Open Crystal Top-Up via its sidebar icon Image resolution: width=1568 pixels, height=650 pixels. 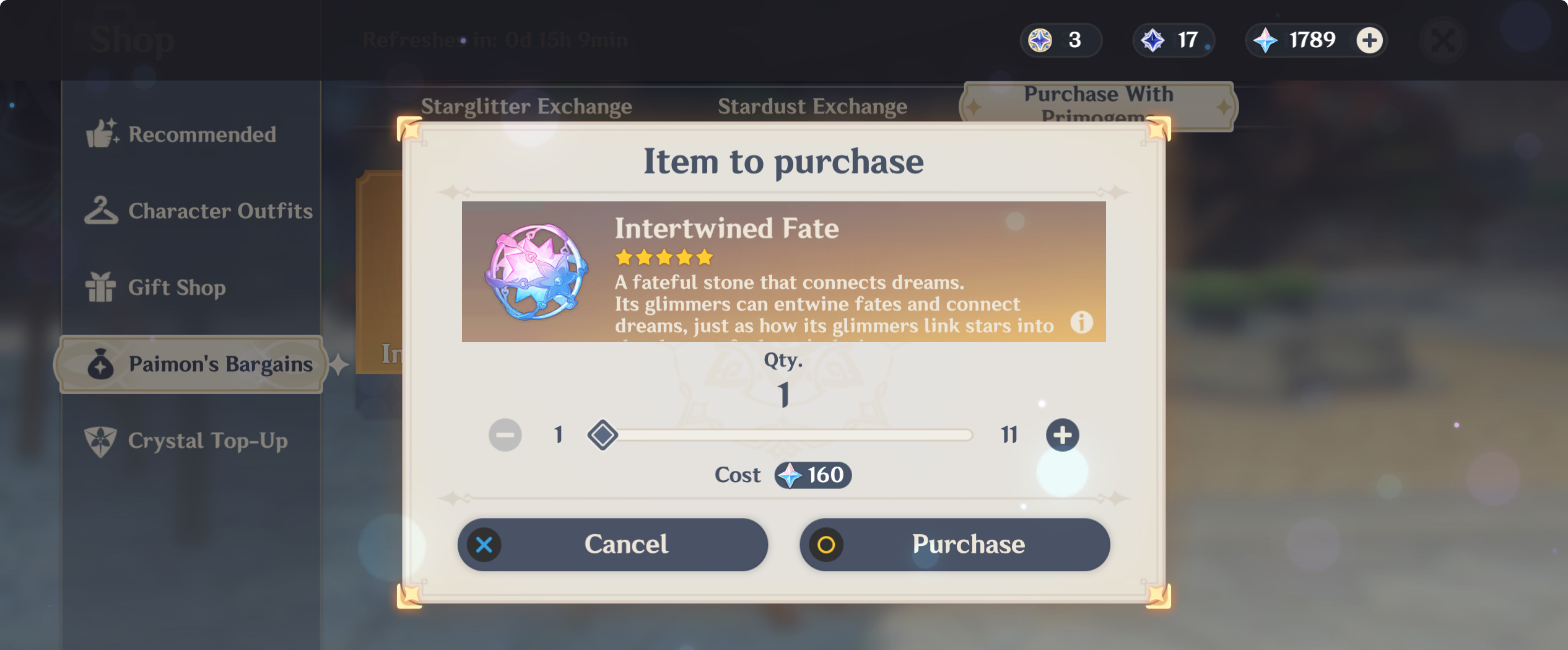[x=101, y=441]
